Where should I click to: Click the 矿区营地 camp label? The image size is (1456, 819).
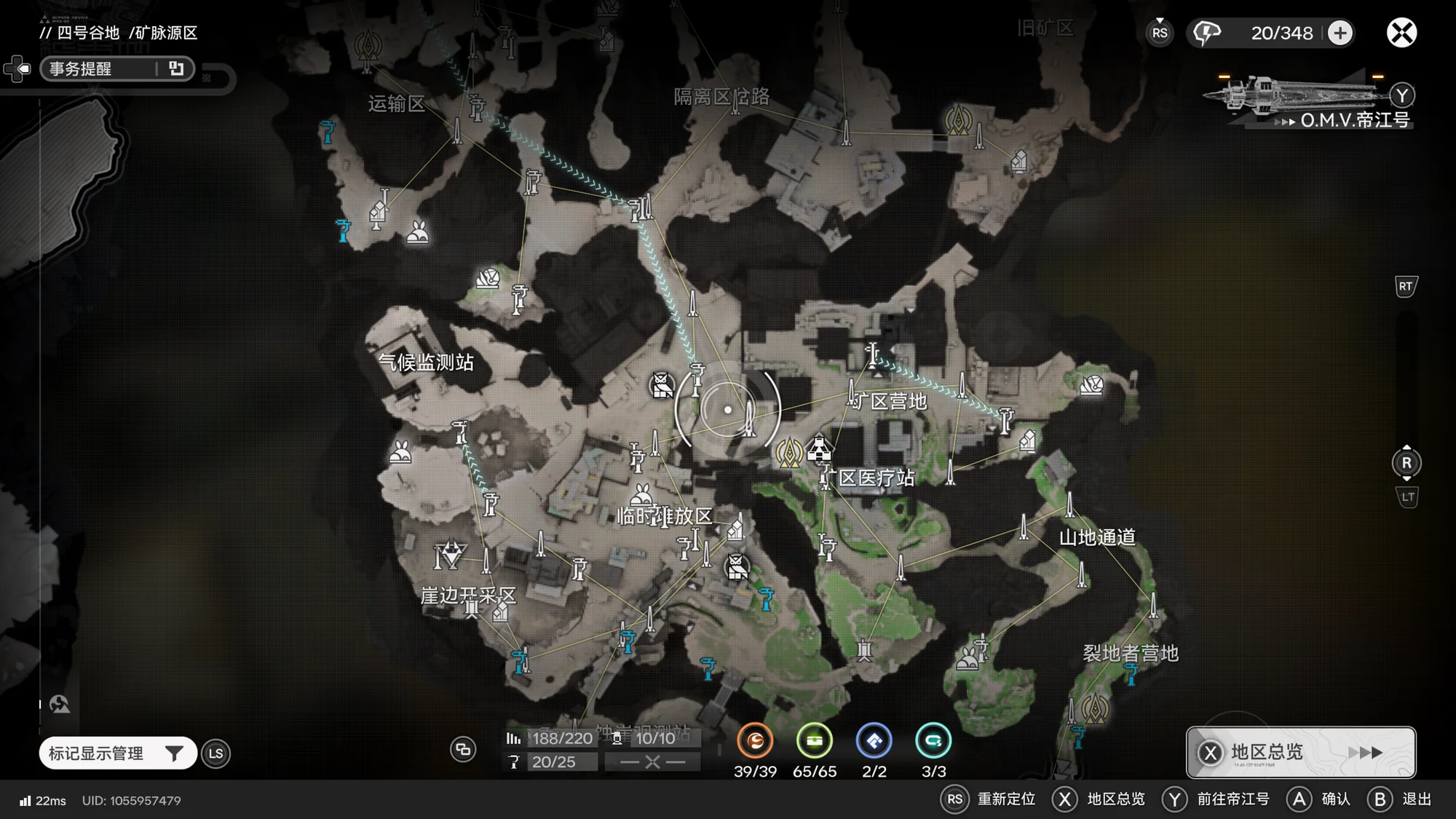click(890, 401)
